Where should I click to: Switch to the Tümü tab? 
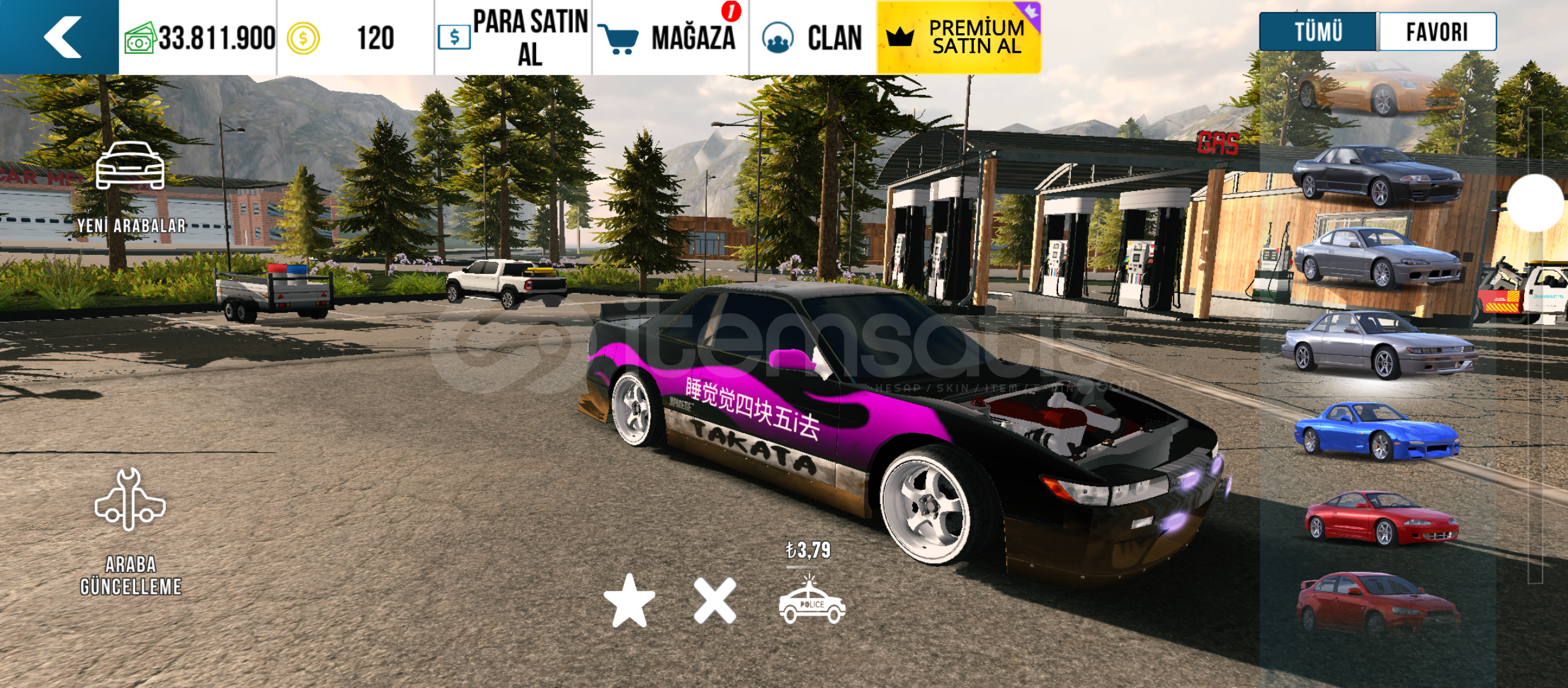click(1318, 31)
